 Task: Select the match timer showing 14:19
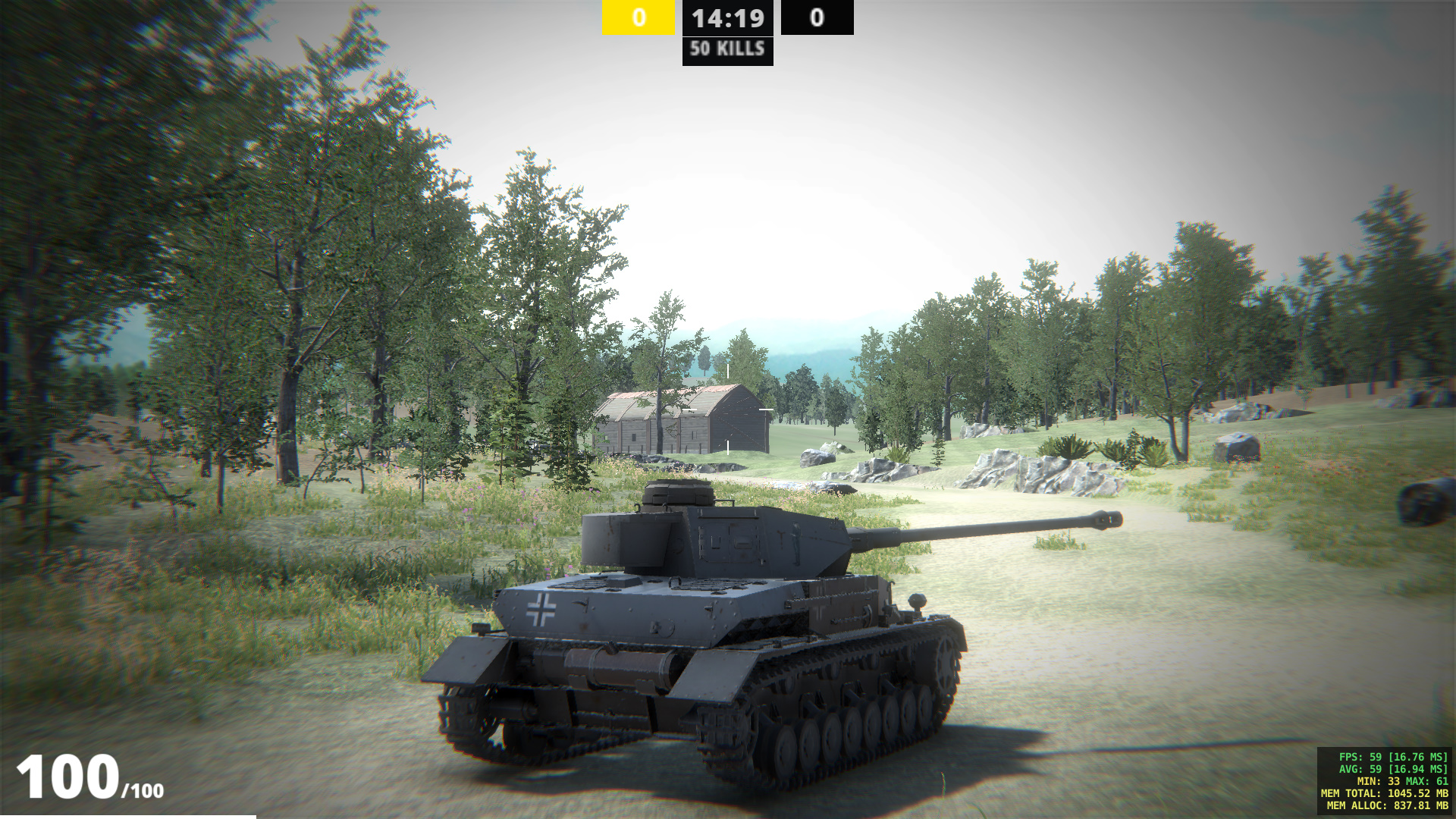pyautogui.click(x=727, y=17)
